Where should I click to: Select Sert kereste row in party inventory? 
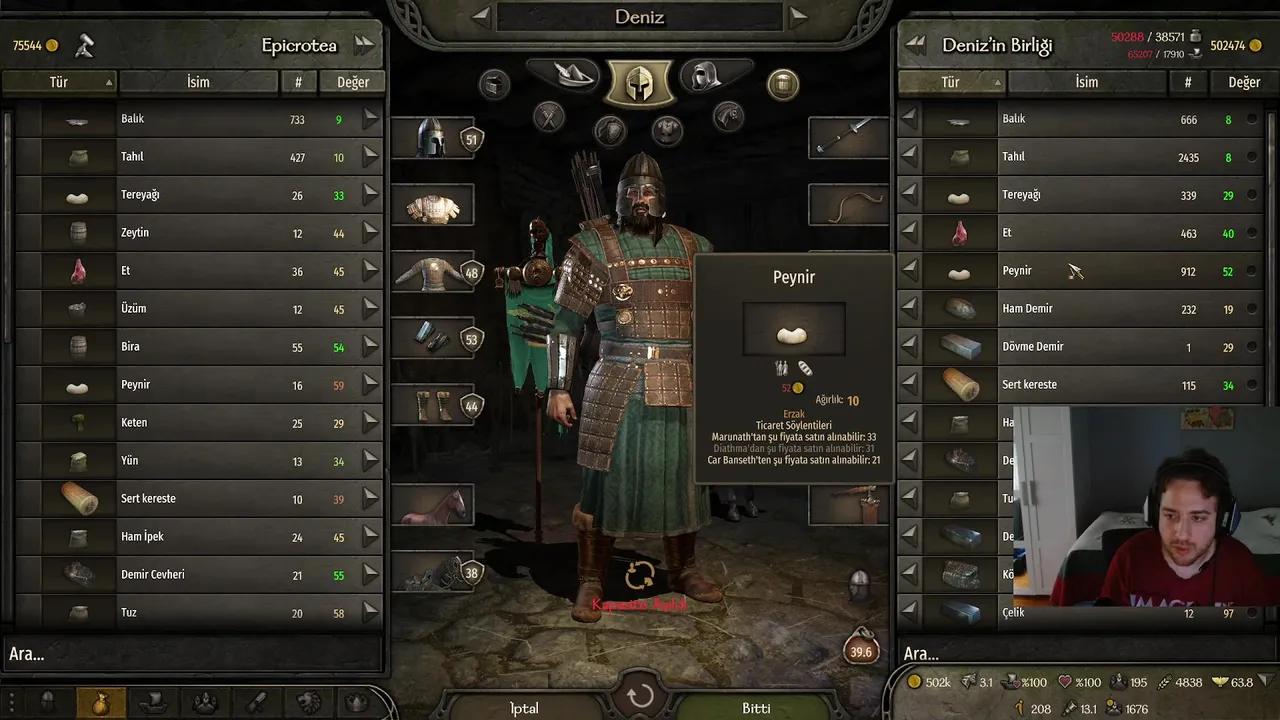[1080, 385]
